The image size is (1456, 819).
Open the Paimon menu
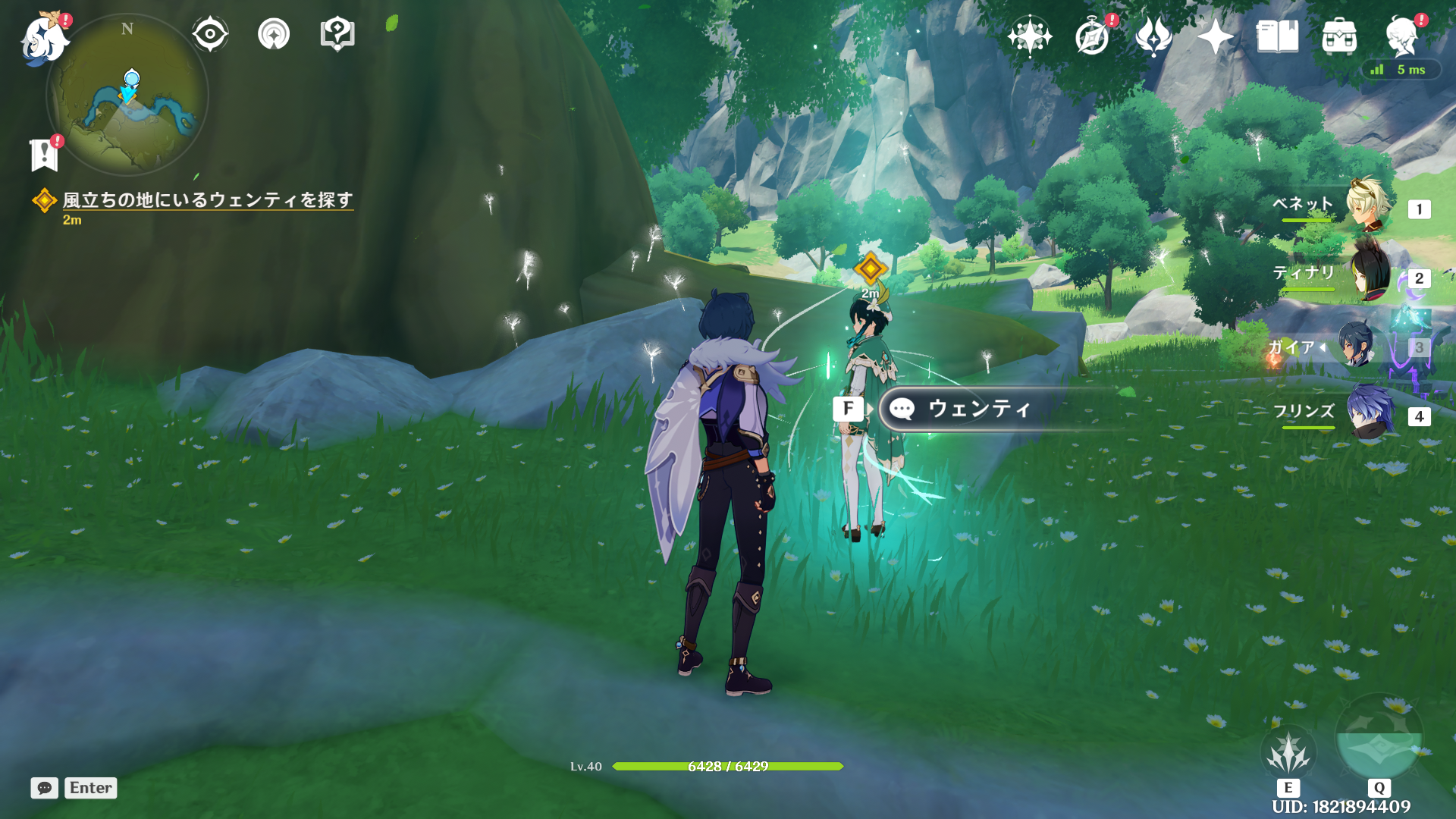point(44,38)
